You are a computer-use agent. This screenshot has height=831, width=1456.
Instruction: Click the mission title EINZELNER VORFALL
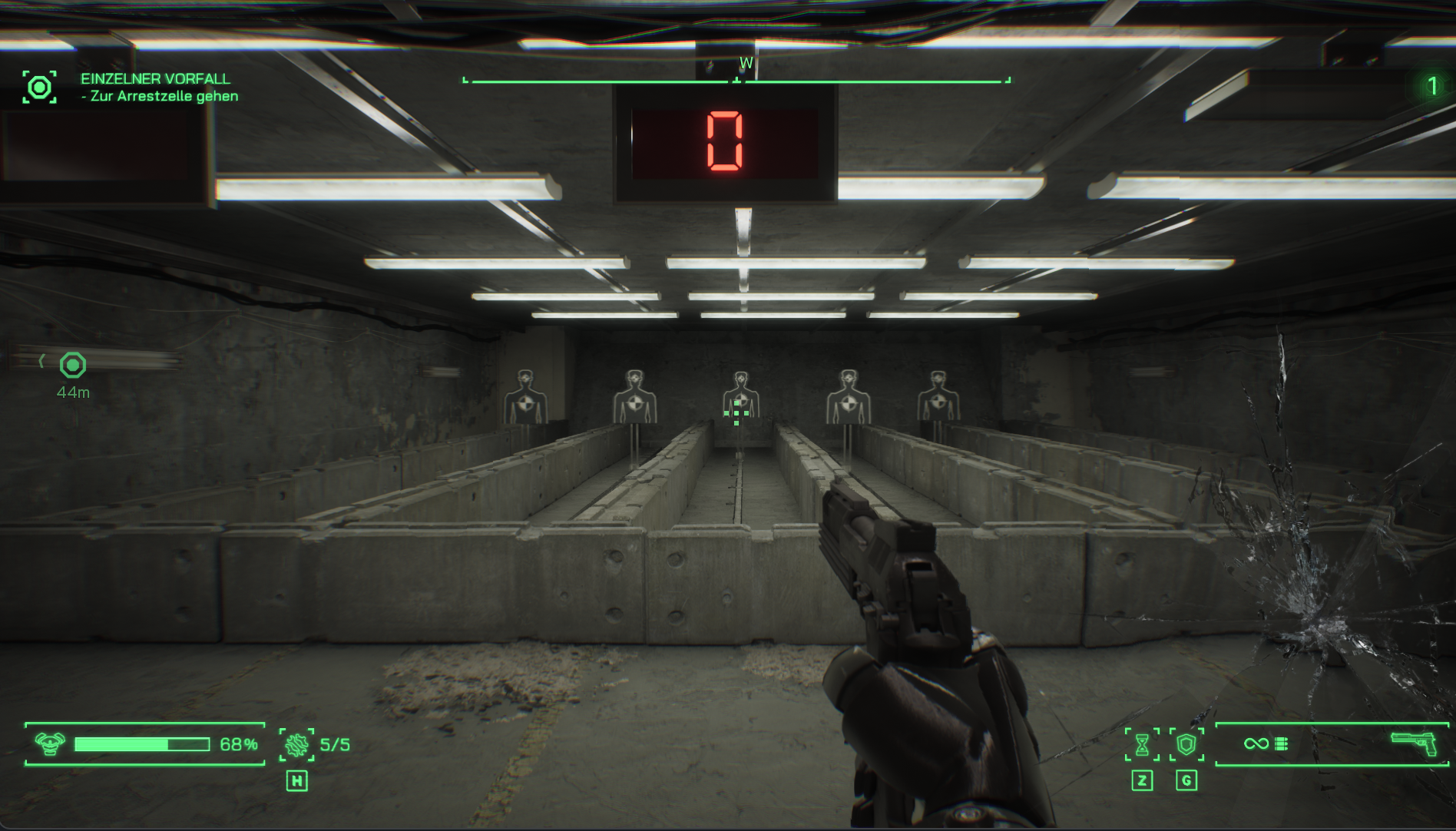coord(154,78)
